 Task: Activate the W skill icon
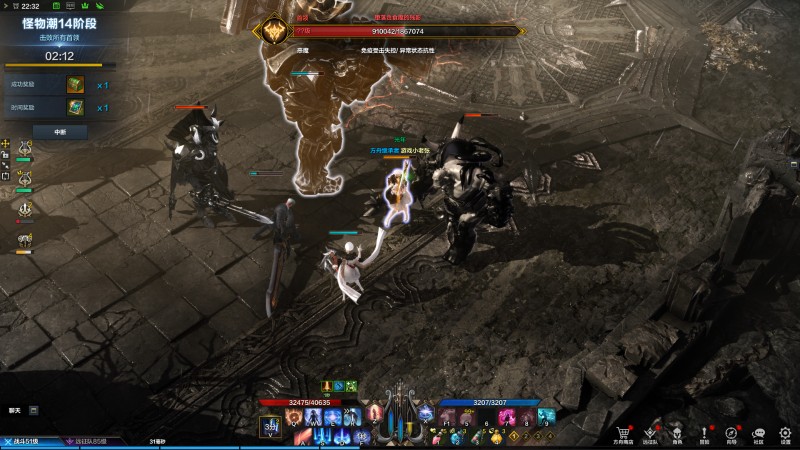pyautogui.click(x=313, y=416)
